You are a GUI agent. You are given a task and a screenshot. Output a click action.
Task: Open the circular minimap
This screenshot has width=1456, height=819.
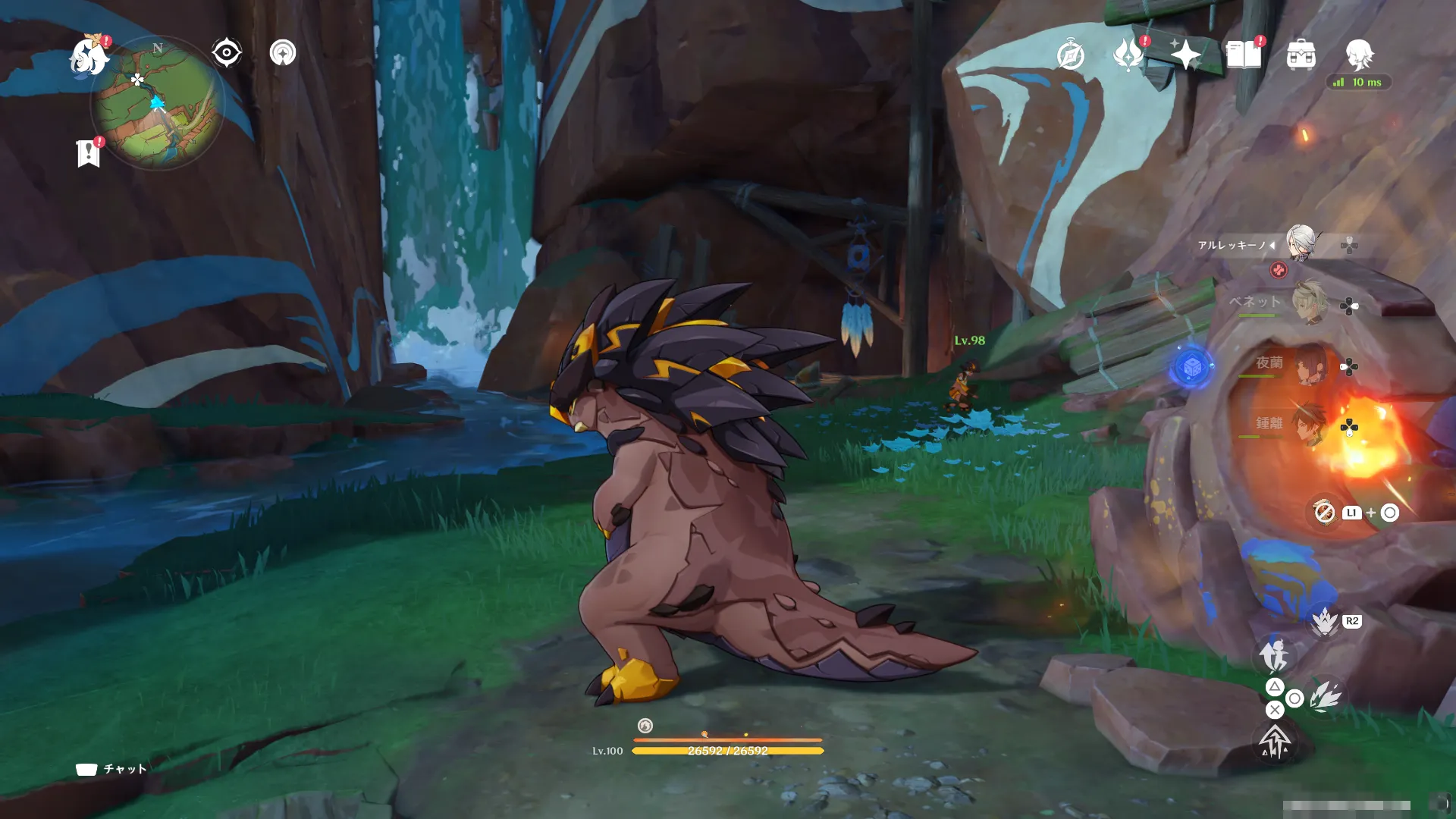tap(158, 104)
